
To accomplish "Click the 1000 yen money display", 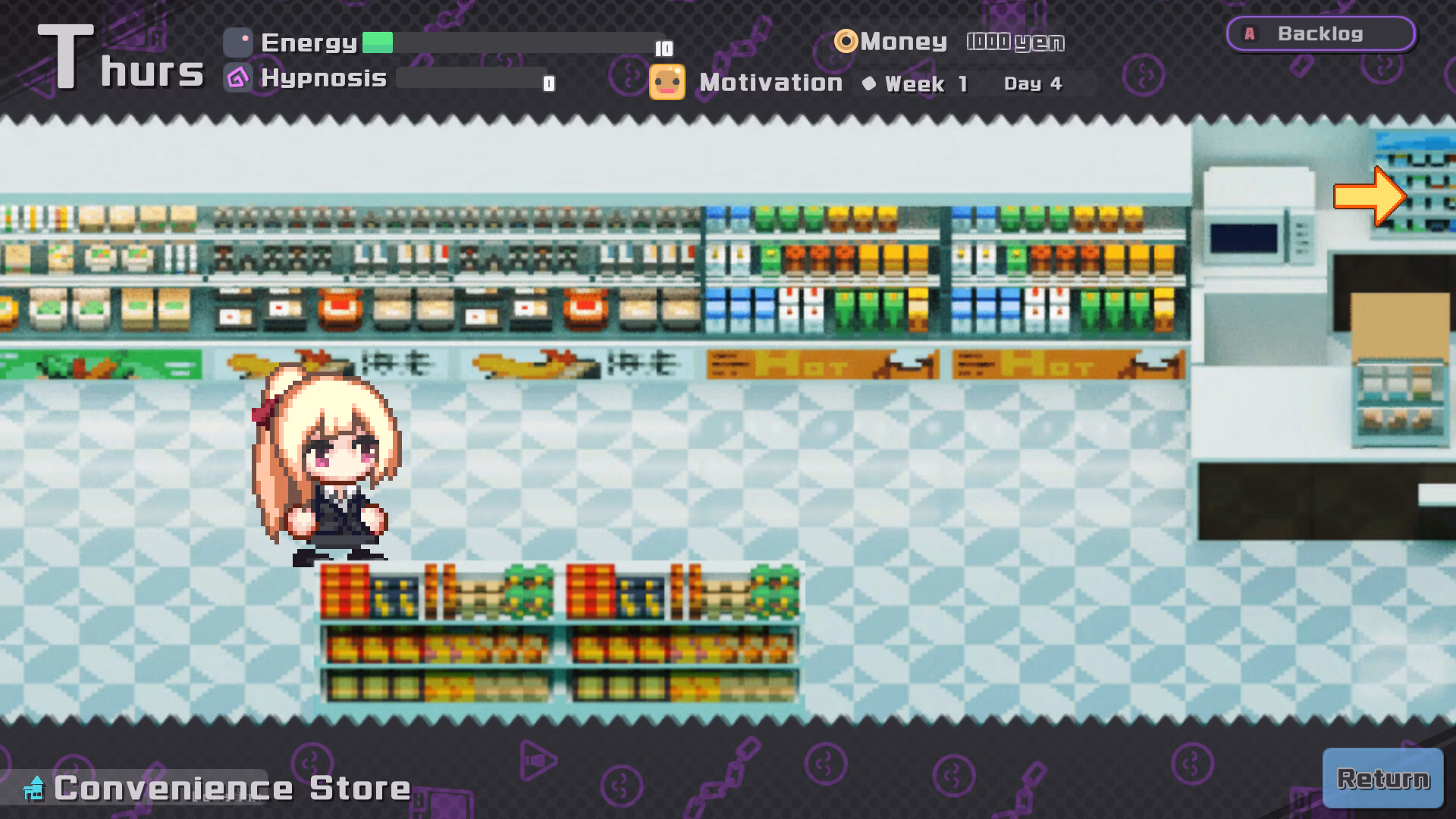I will pyautogui.click(x=1016, y=42).
